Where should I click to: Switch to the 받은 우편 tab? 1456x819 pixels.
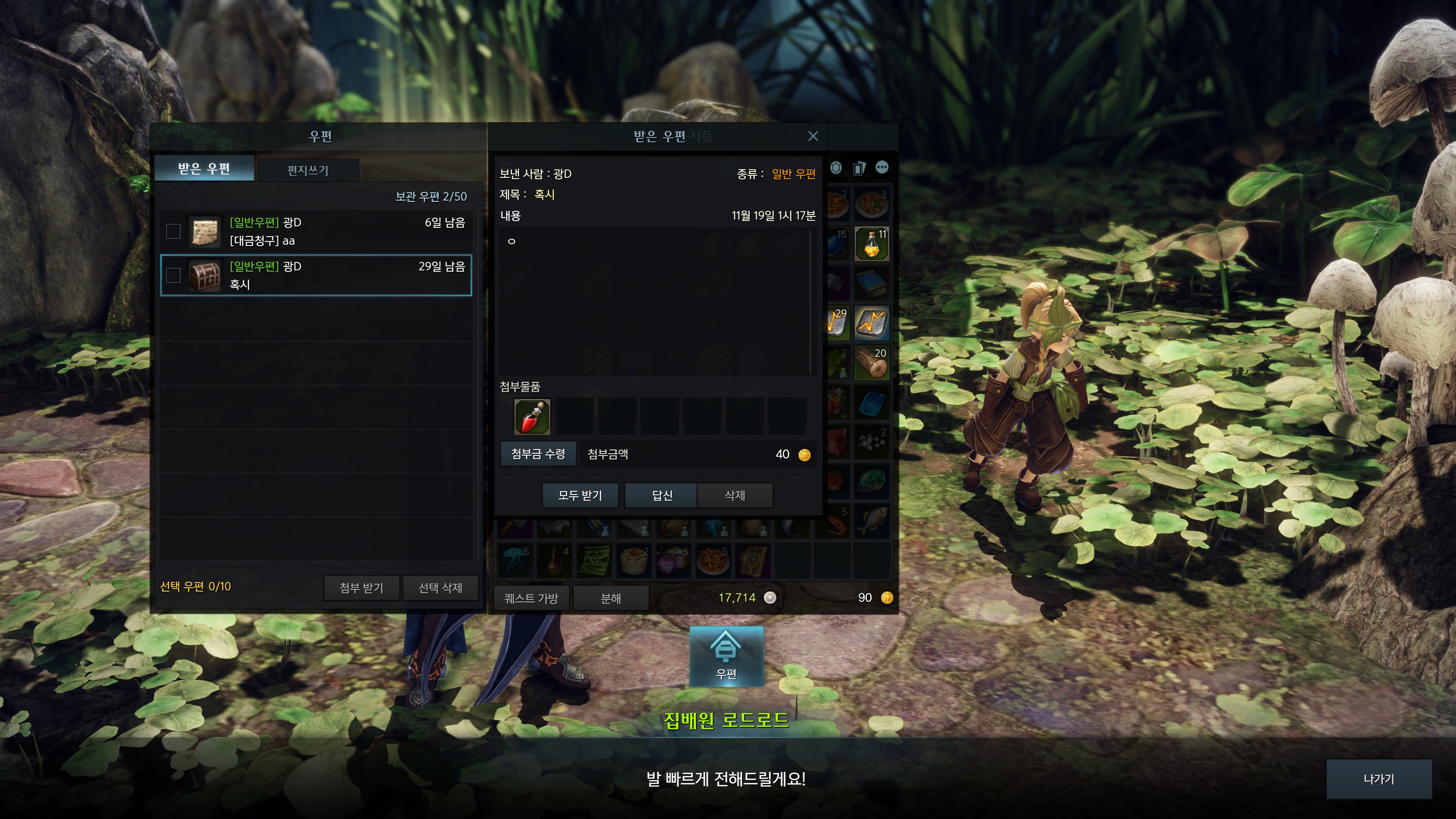click(204, 169)
